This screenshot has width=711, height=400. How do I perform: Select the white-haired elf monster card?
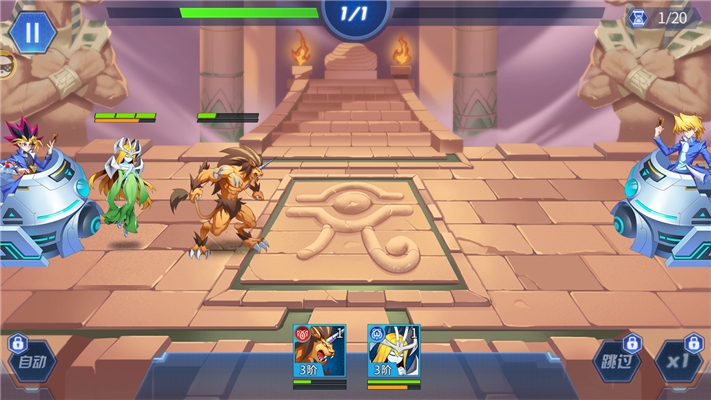click(x=393, y=352)
